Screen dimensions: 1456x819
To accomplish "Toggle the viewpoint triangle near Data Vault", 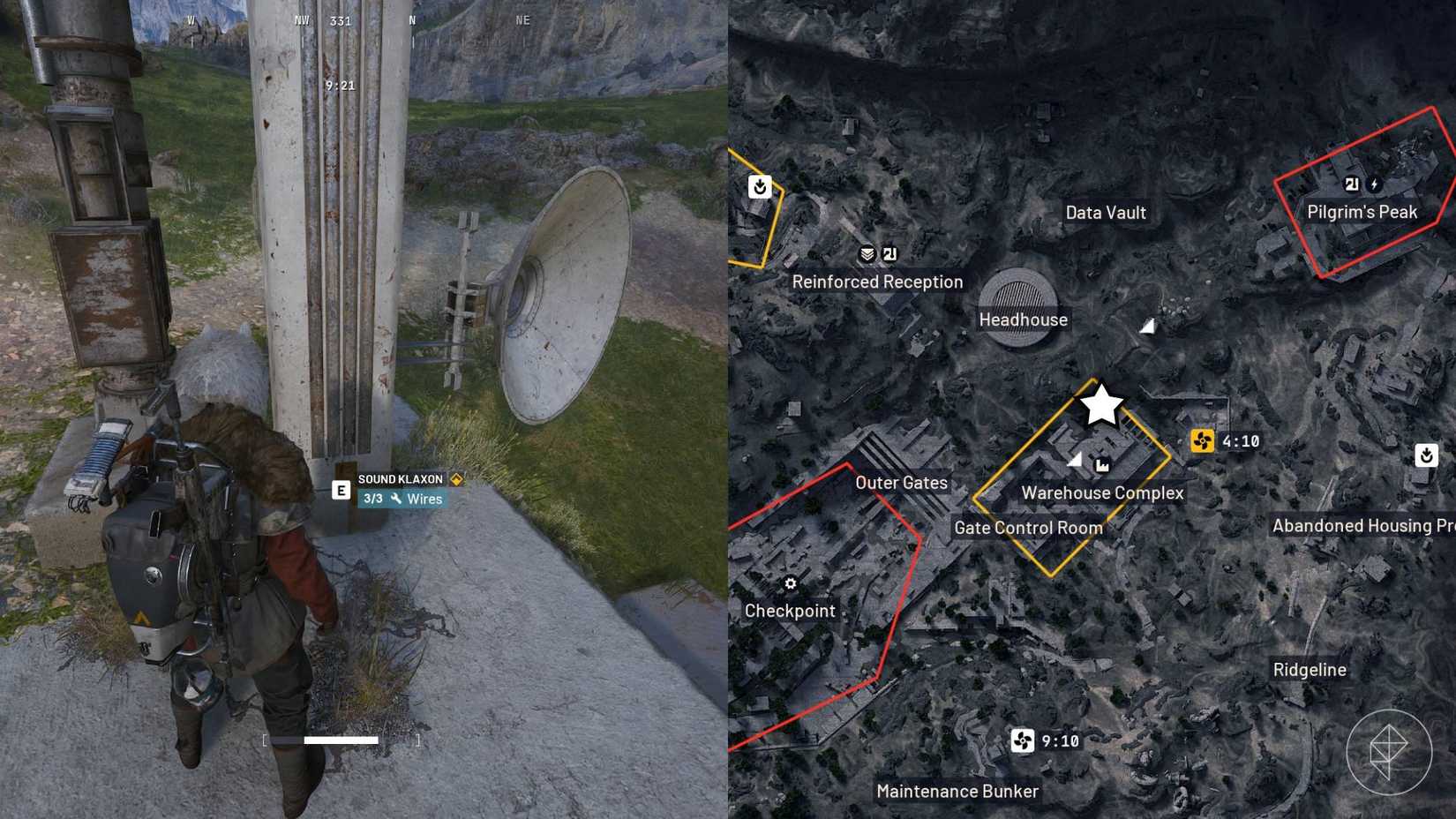I will [x=1146, y=326].
